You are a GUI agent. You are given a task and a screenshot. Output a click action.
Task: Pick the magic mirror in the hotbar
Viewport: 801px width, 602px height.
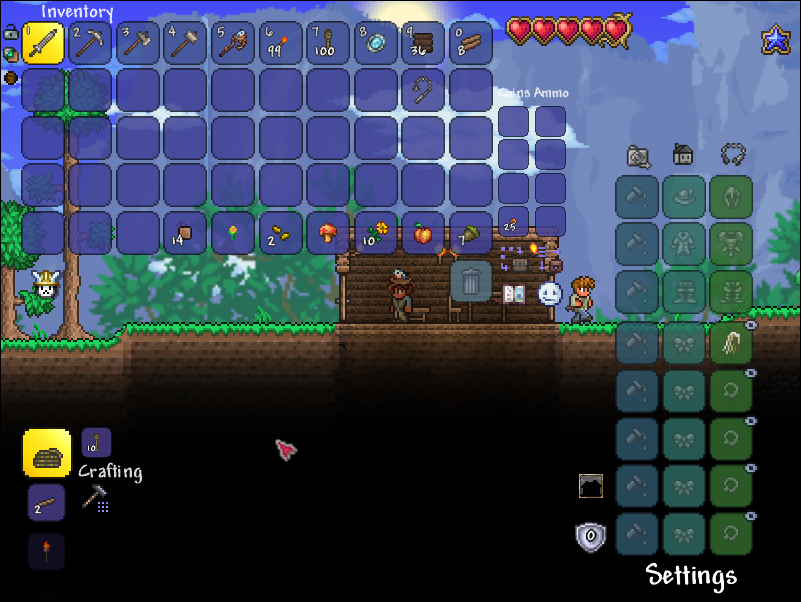pos(378,42)
